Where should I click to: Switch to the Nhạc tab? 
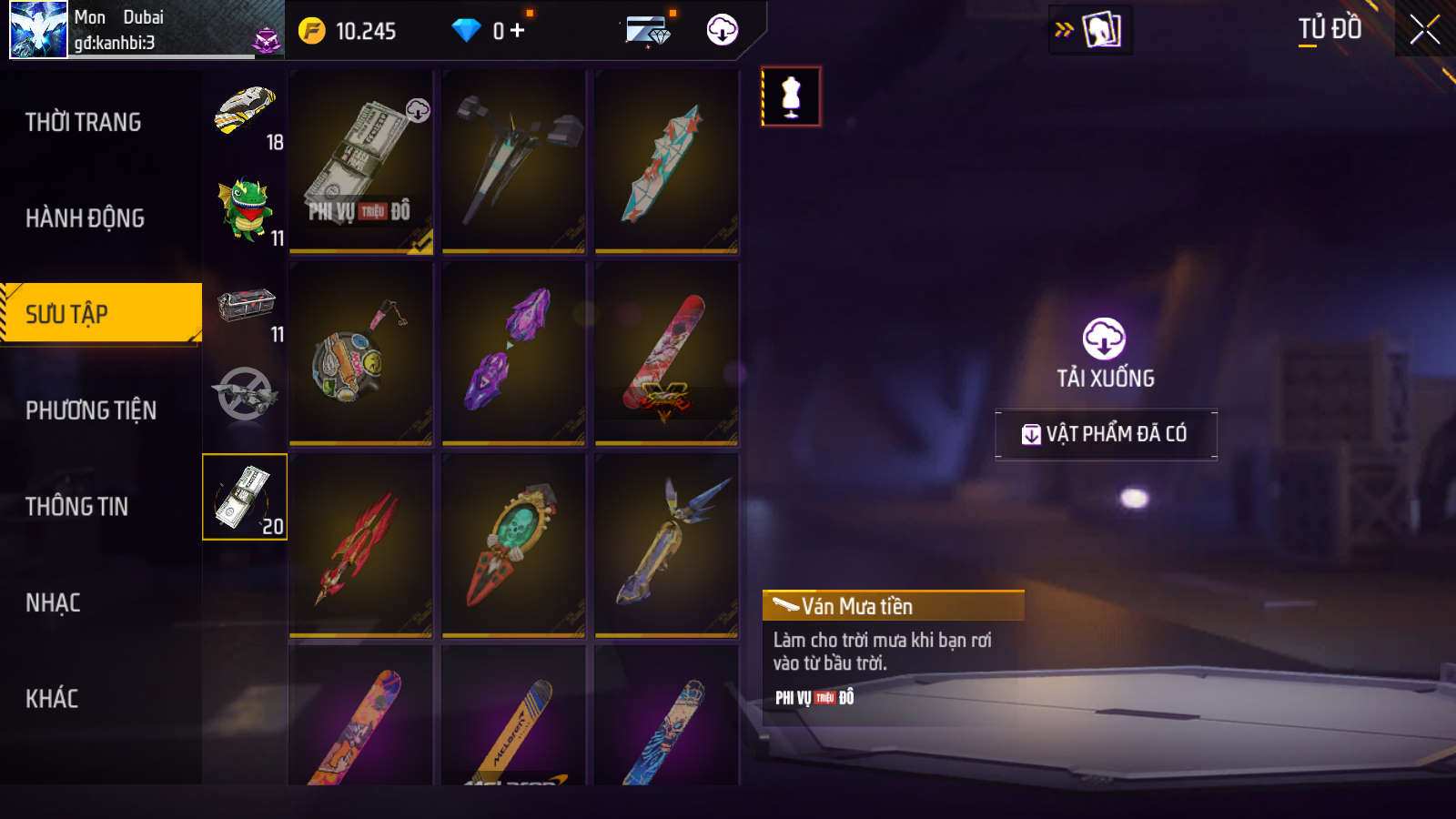[x=53, y=602]
